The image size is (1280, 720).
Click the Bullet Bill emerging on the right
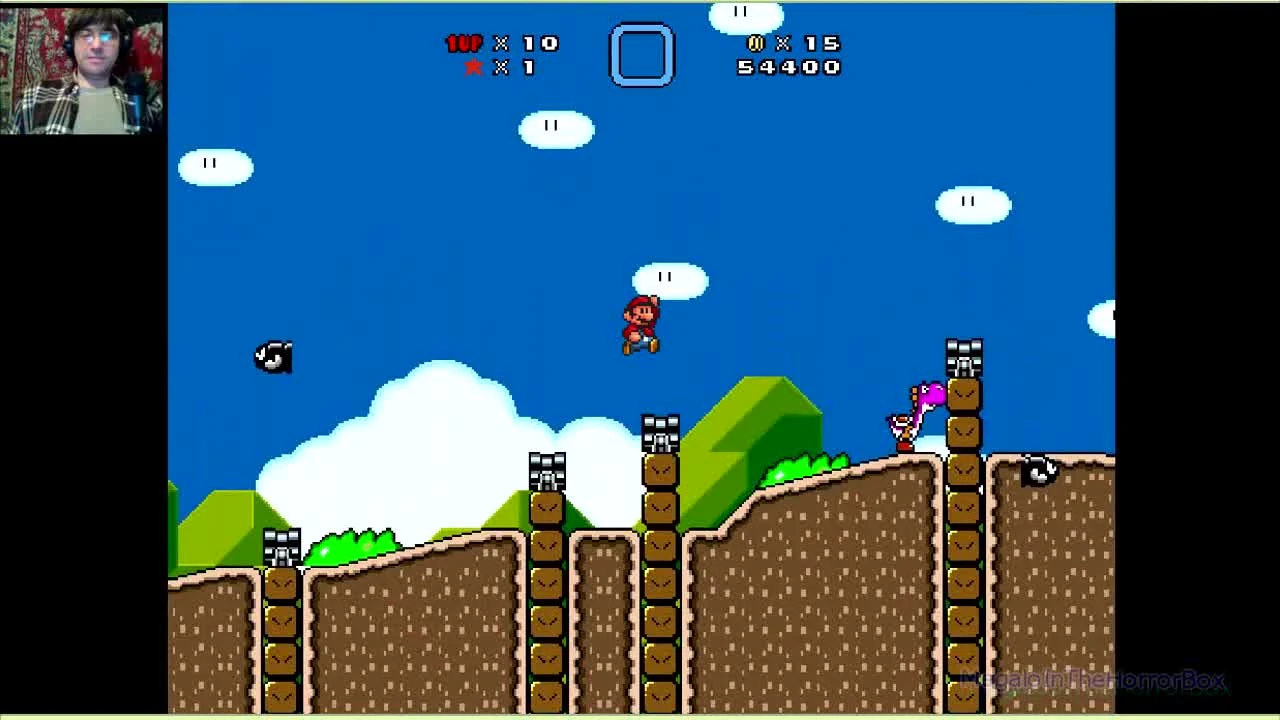(1035, 470)
